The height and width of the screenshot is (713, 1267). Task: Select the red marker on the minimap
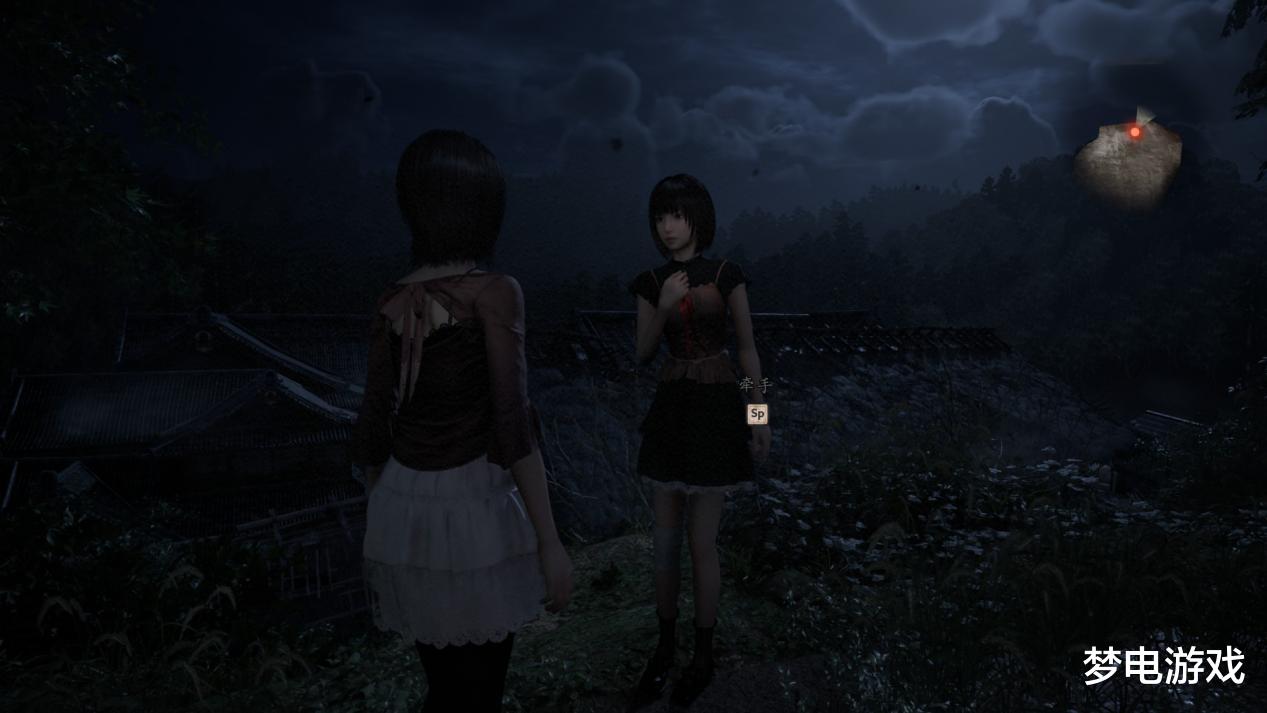click(1135, 132)
